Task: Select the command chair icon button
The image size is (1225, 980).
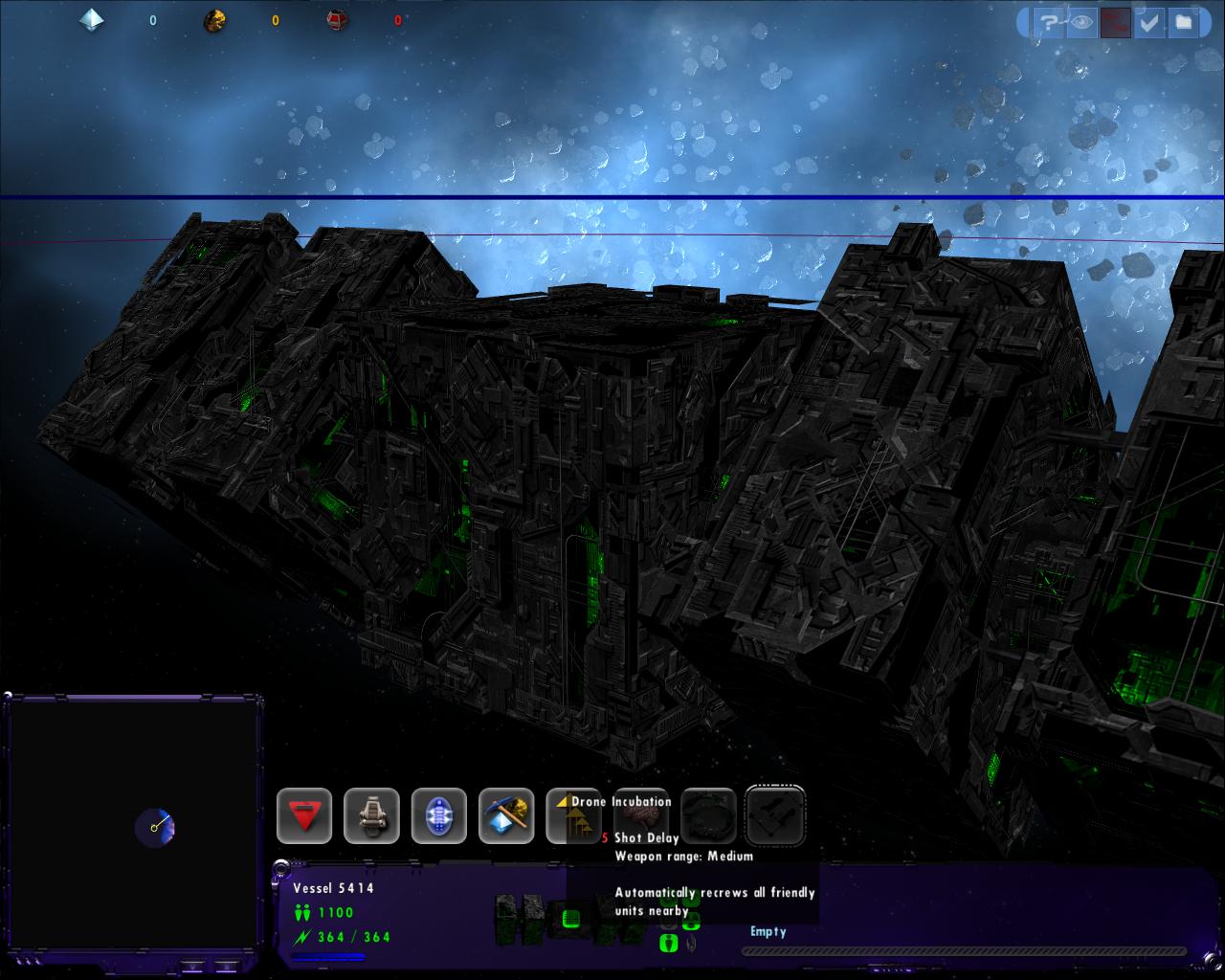Action: coord(371,815)
